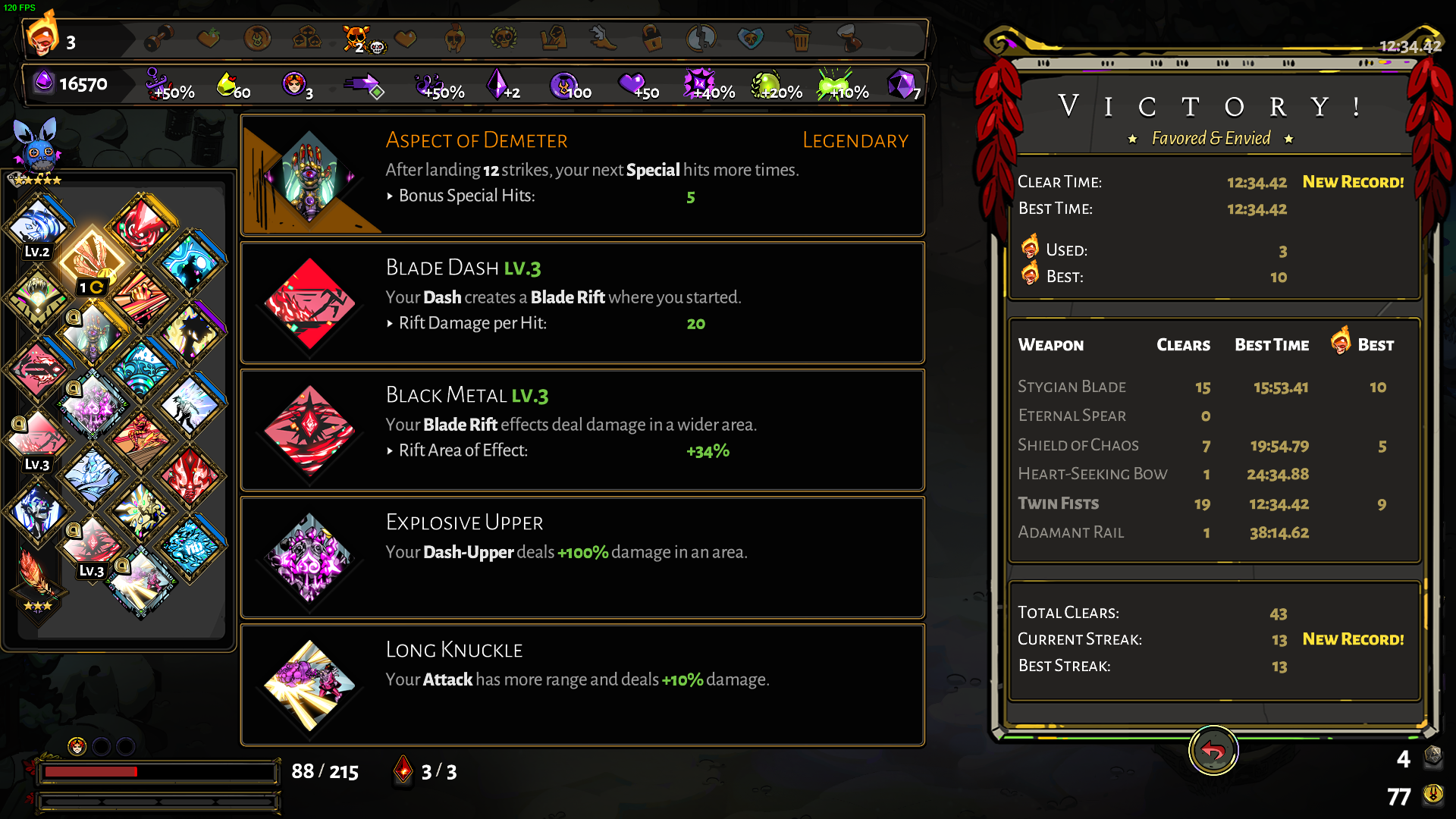Click the trash can Pact condition icon
Viewport: 1456px width, 819px height.
799,38
